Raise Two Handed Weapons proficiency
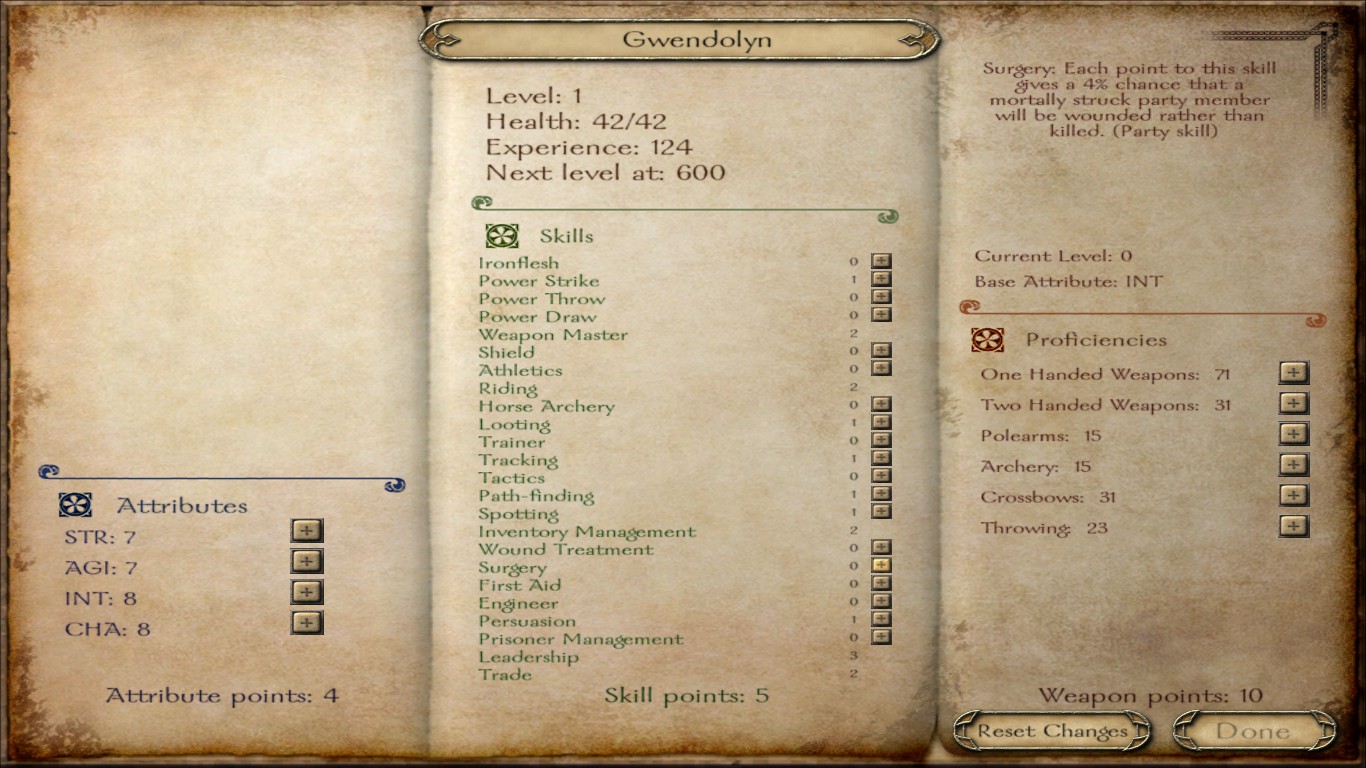1366x768 pixels. (1294, 403)
